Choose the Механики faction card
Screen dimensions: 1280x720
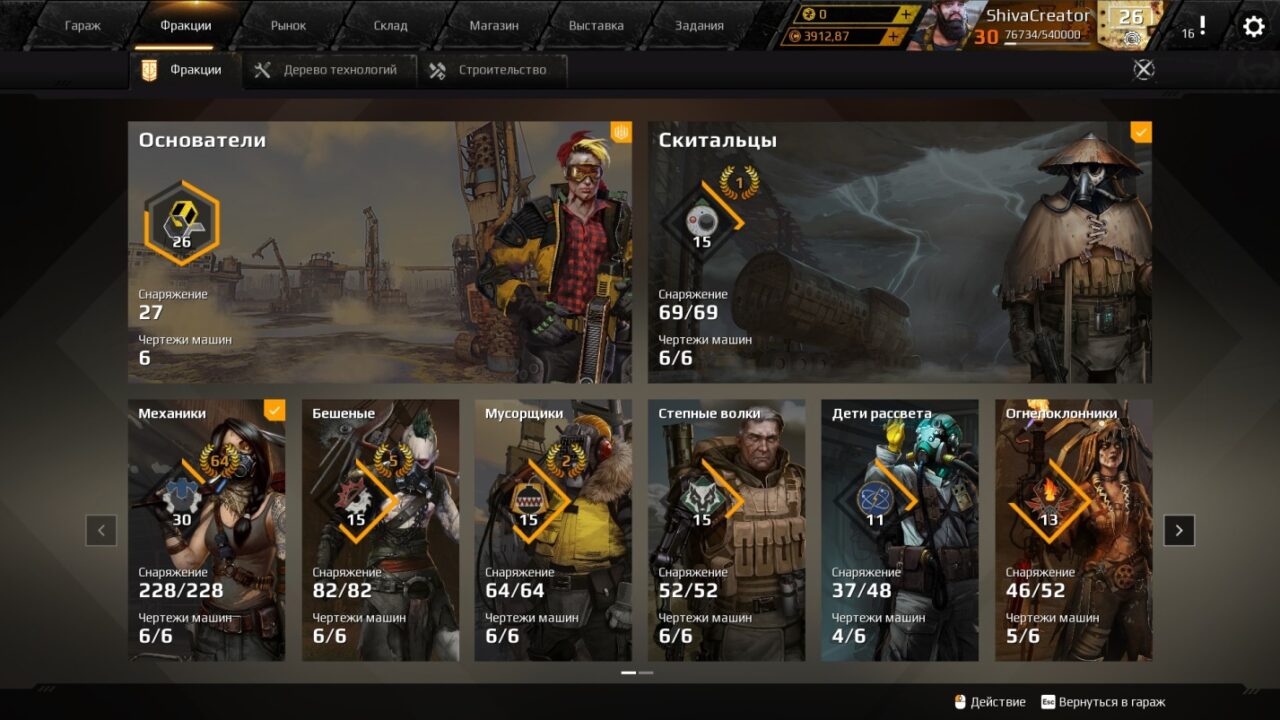pyautogui.click(x=206, y=530)
